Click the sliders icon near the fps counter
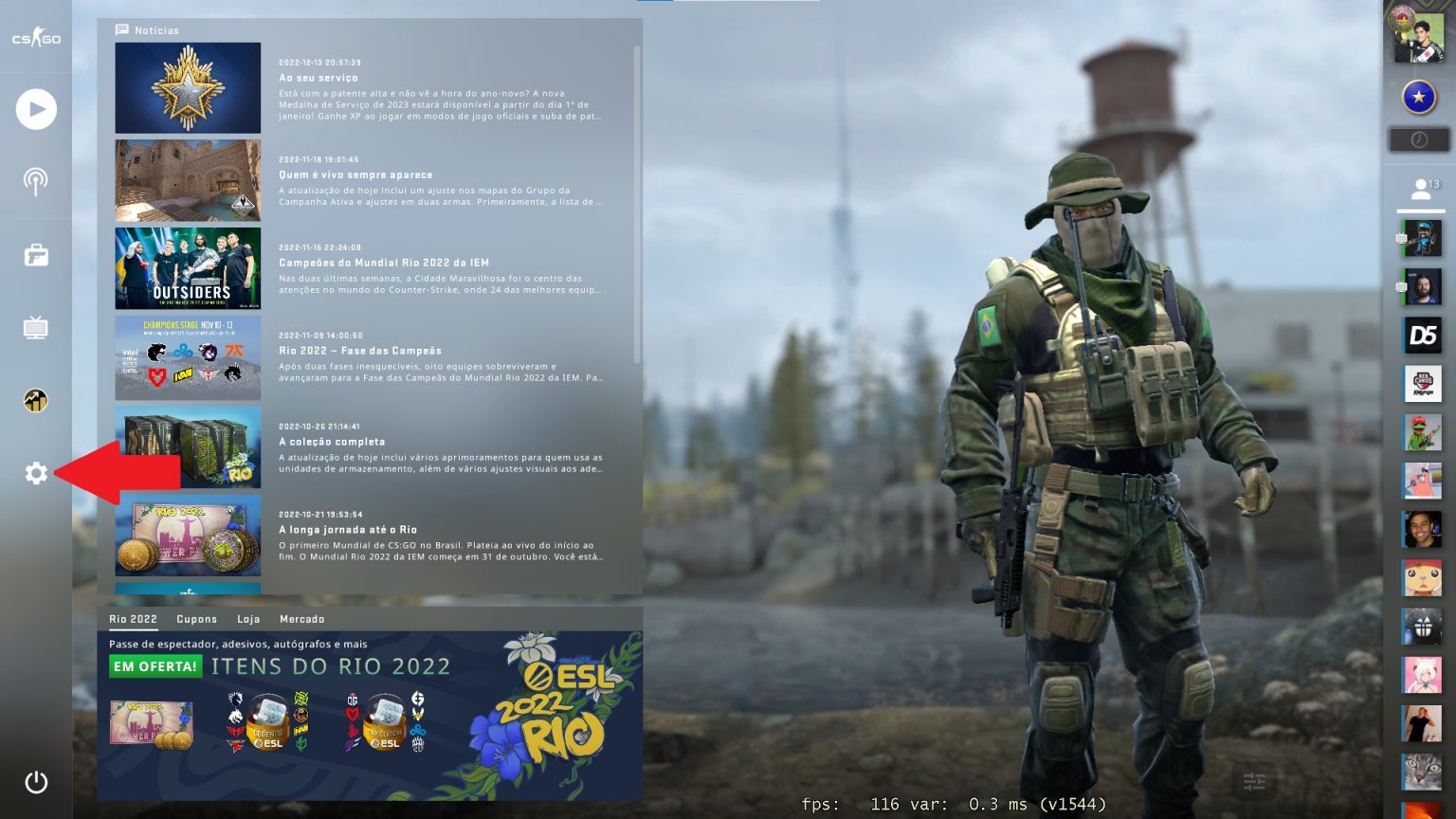The height and width of the screenshot is (819, 1456). click(x=1254, y=782)
